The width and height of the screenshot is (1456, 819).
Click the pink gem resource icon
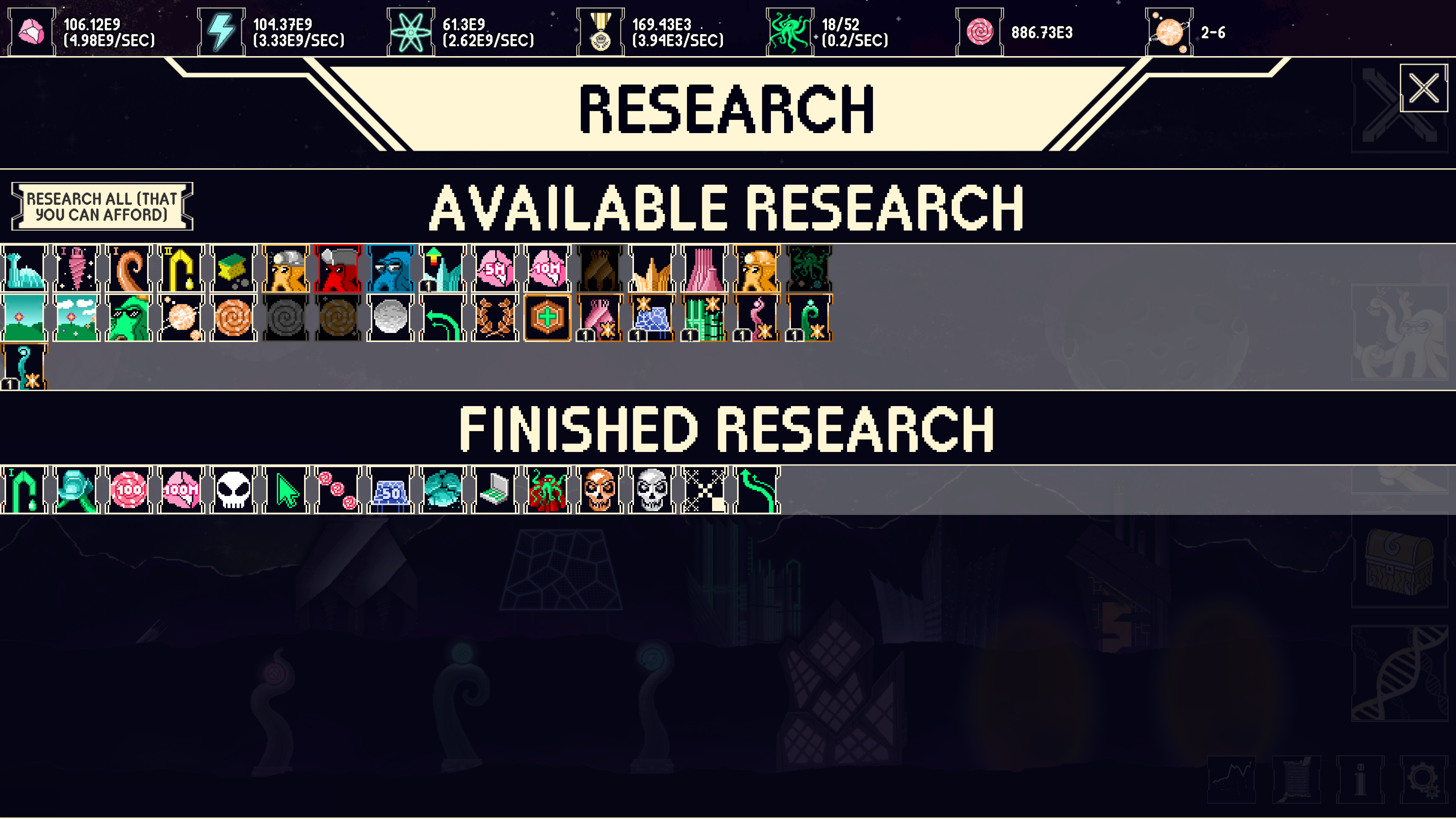coord(32,31)
